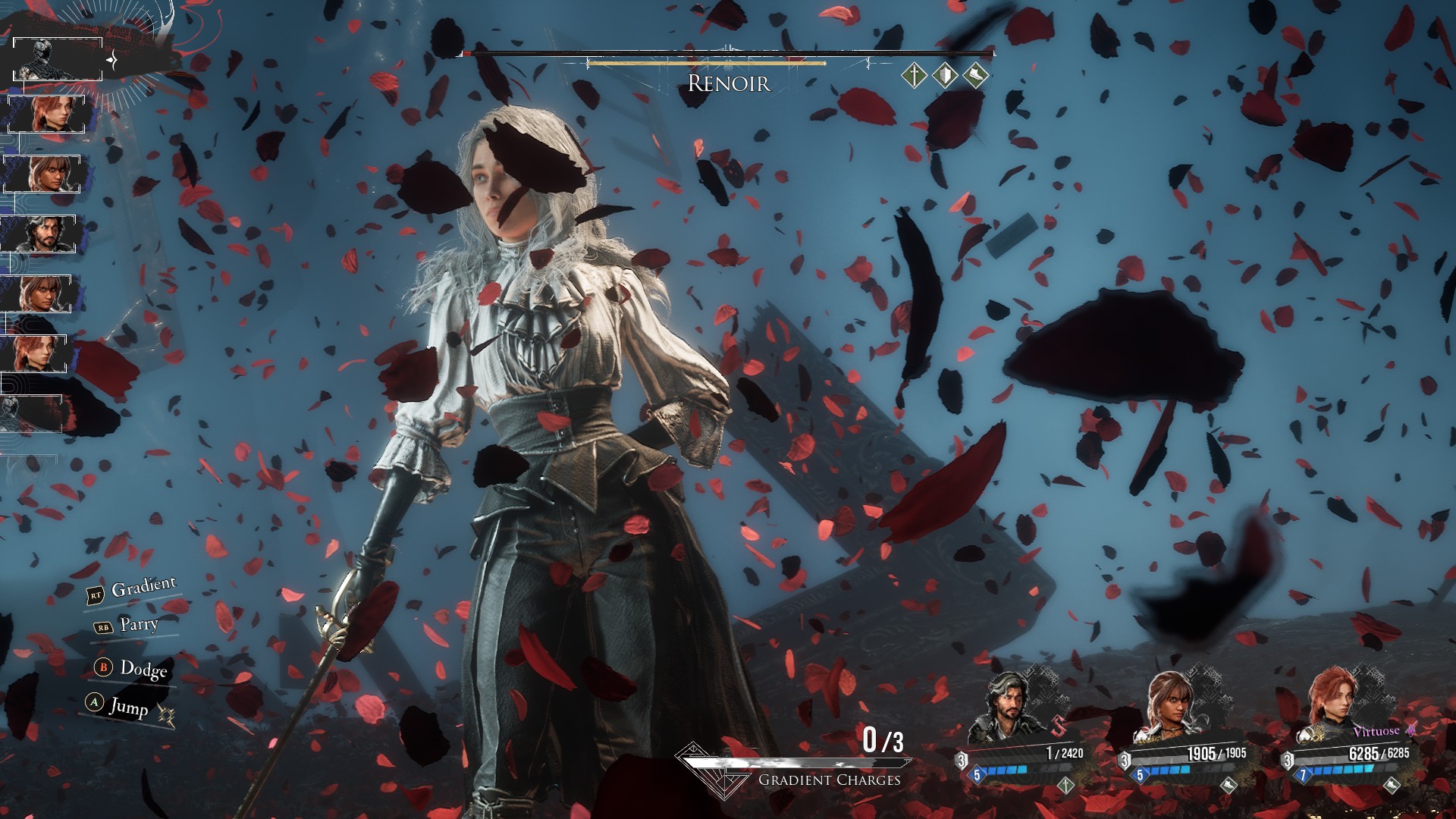This screenshot has height=819, width=1456.
Task: Check Renoir's boot speed buff icon
Action: (x=975, y=75)
